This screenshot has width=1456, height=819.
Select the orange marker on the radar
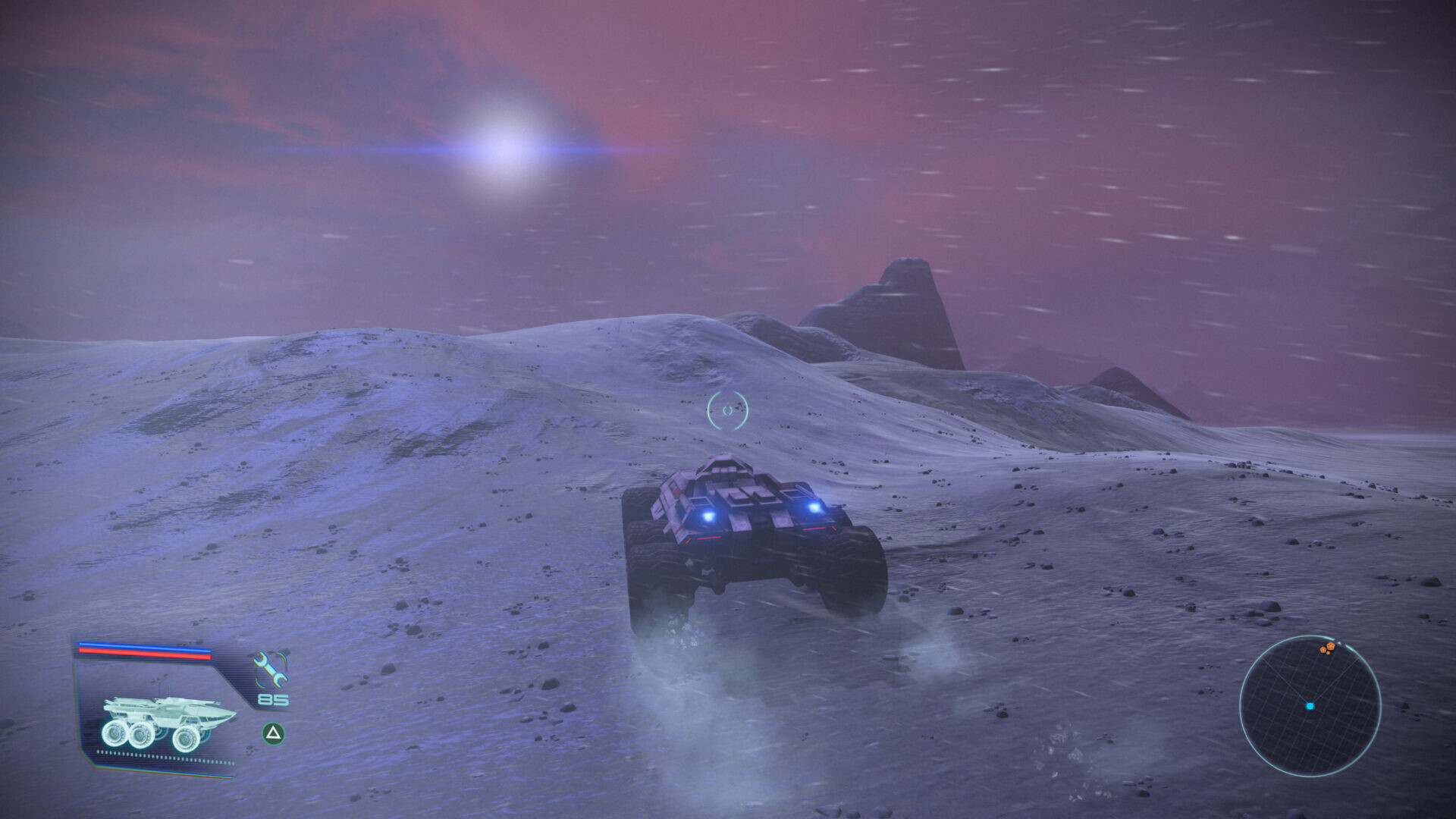tap(1327, 648)
